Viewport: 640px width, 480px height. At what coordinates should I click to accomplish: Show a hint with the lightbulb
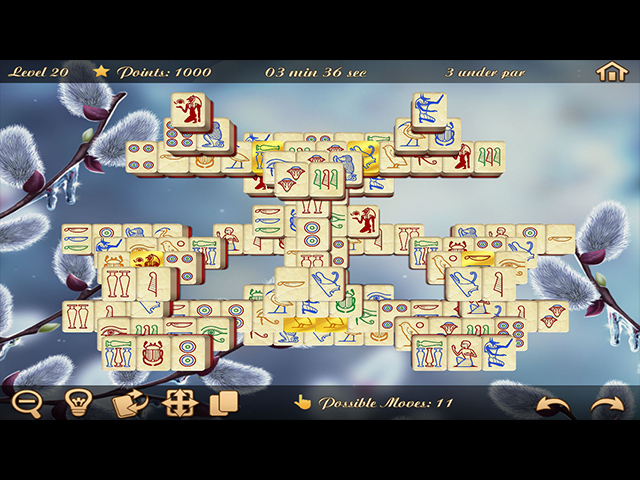click(x=79, y=404)
